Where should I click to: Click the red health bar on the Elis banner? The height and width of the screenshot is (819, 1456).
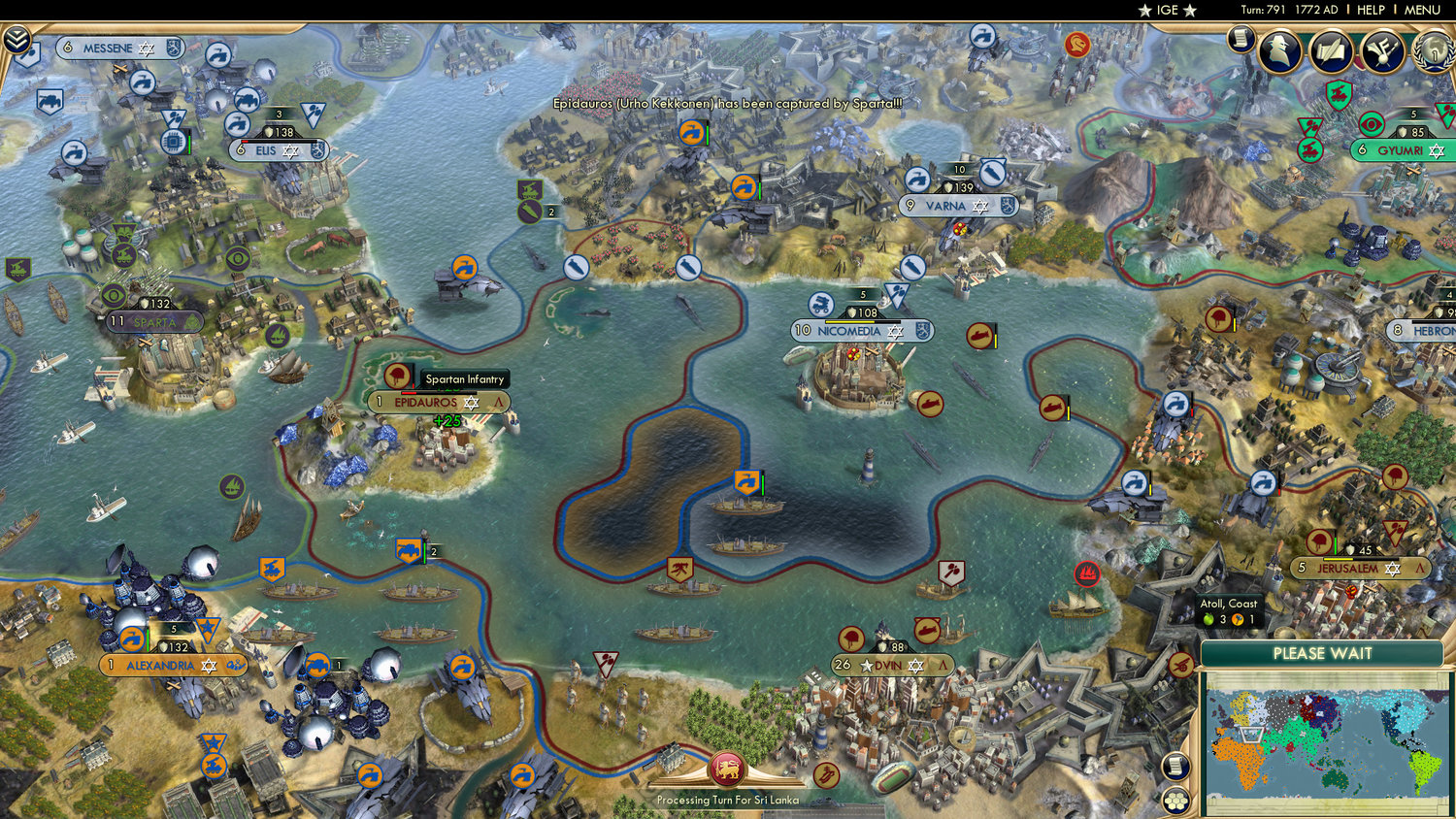(245, 141)
